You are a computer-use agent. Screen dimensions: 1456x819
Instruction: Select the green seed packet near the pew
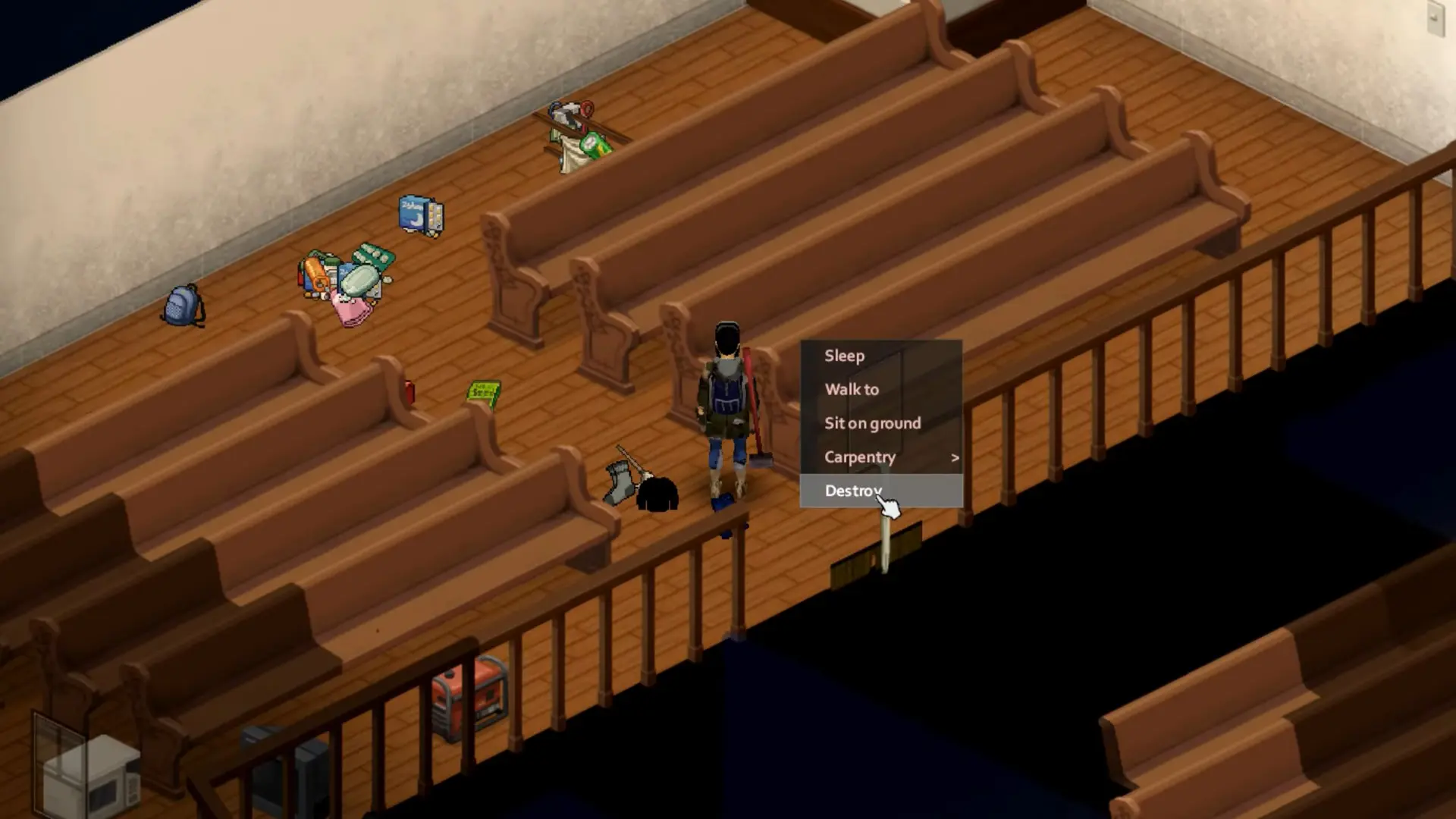click(x=485, y=393)
